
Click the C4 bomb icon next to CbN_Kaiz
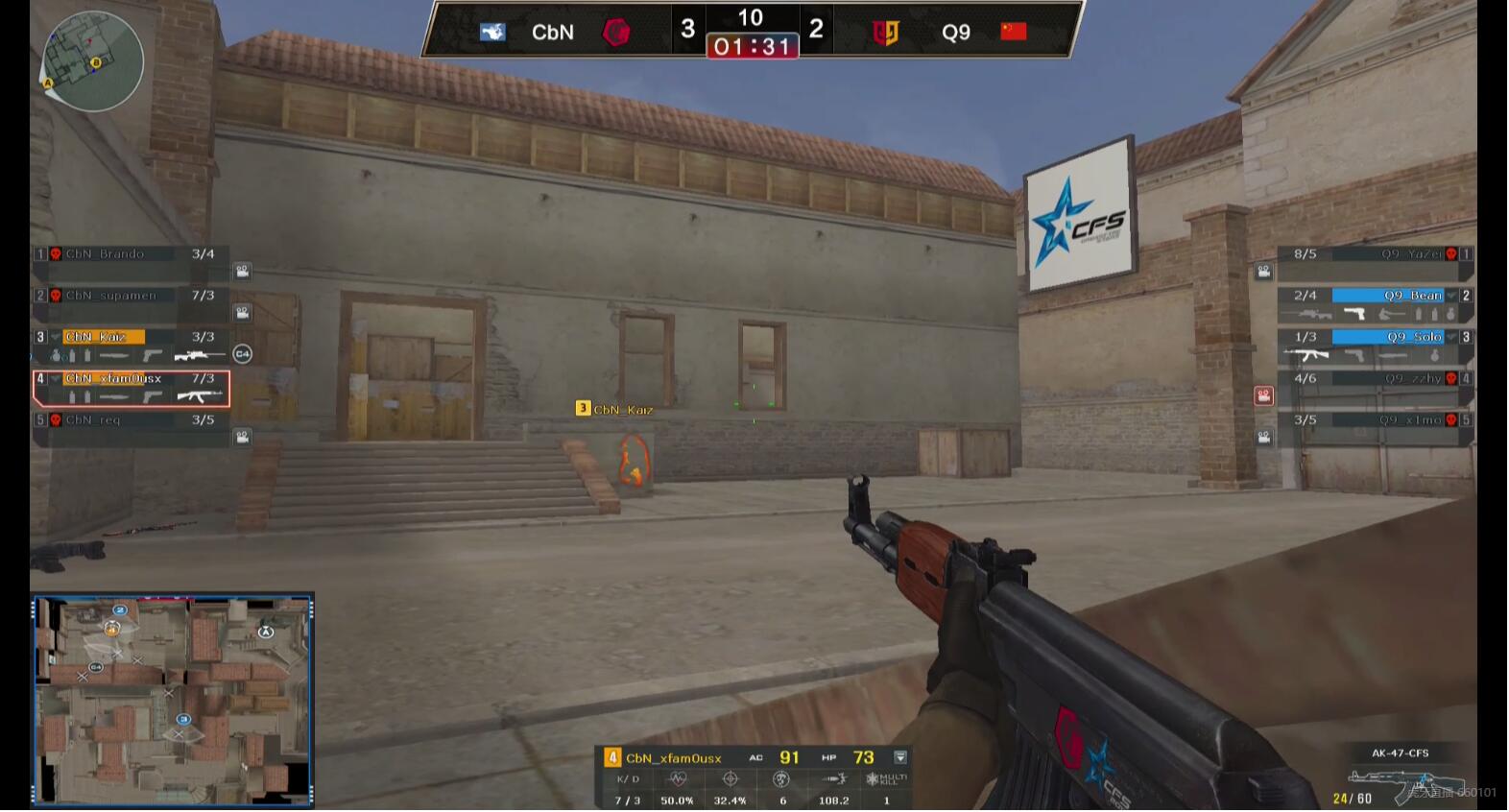point(243,354)
